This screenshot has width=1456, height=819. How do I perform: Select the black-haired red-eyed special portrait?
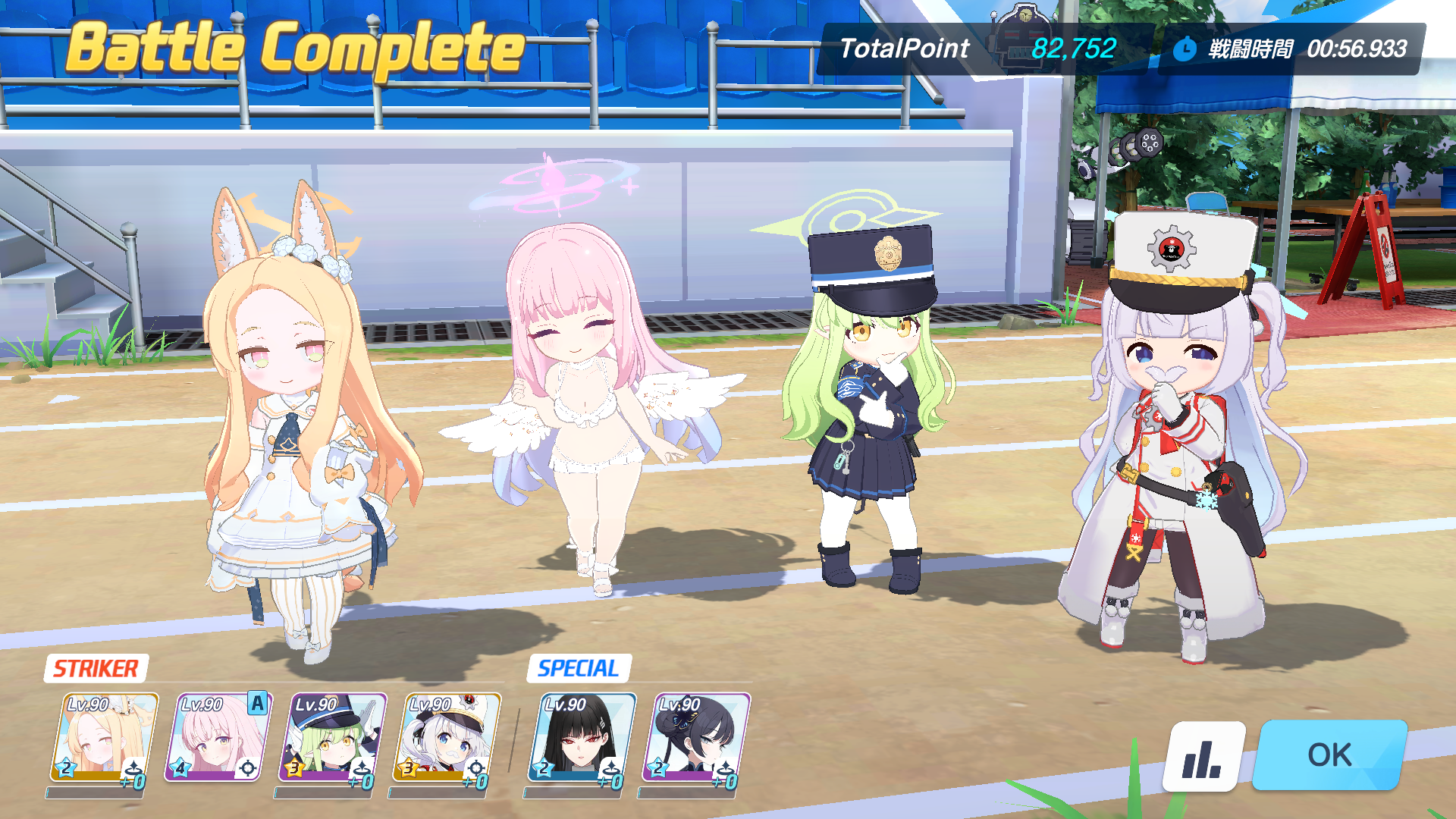[x=582, y=737]
